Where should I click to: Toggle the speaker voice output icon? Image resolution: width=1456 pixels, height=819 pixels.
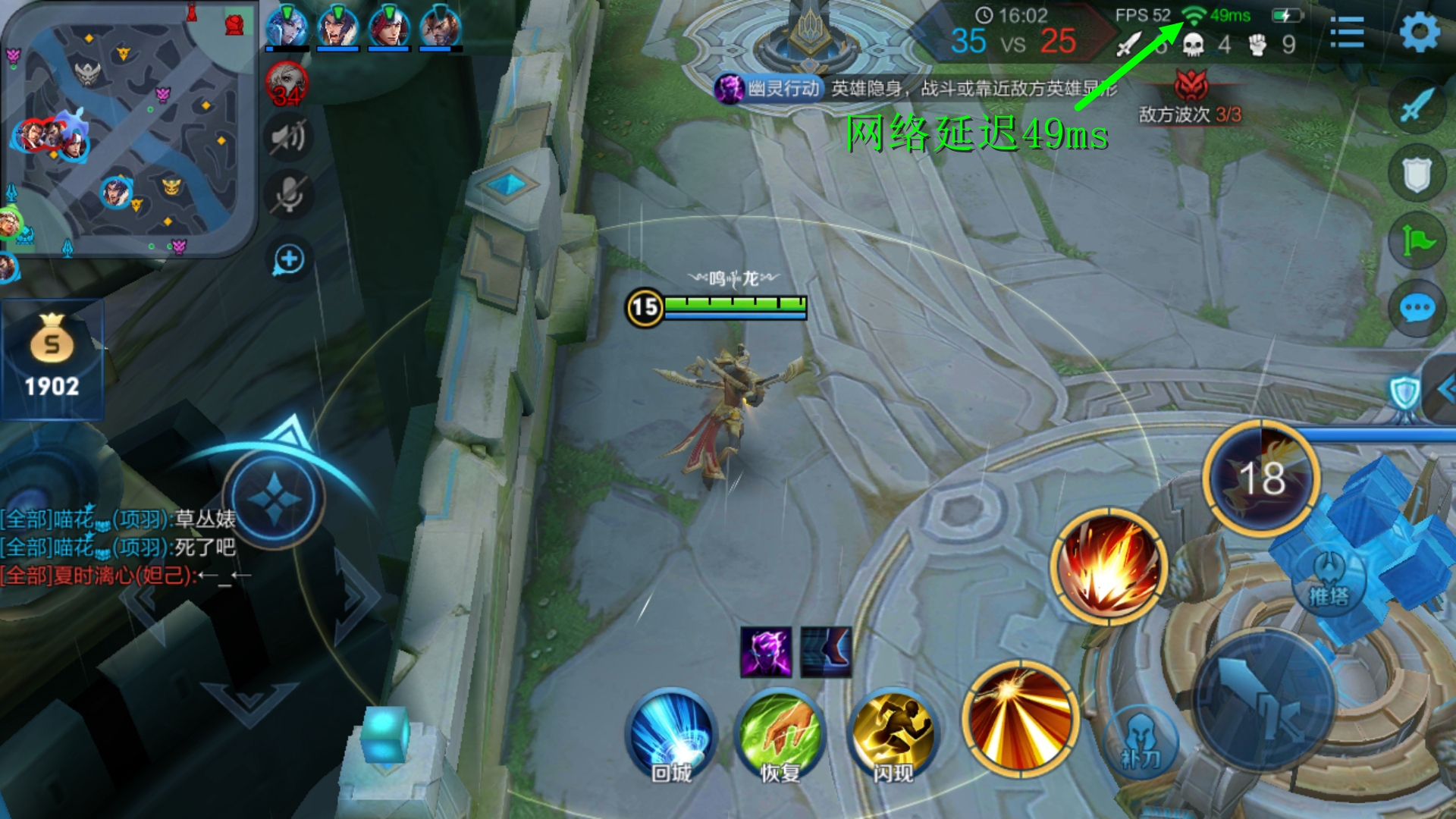click(288, 137)
